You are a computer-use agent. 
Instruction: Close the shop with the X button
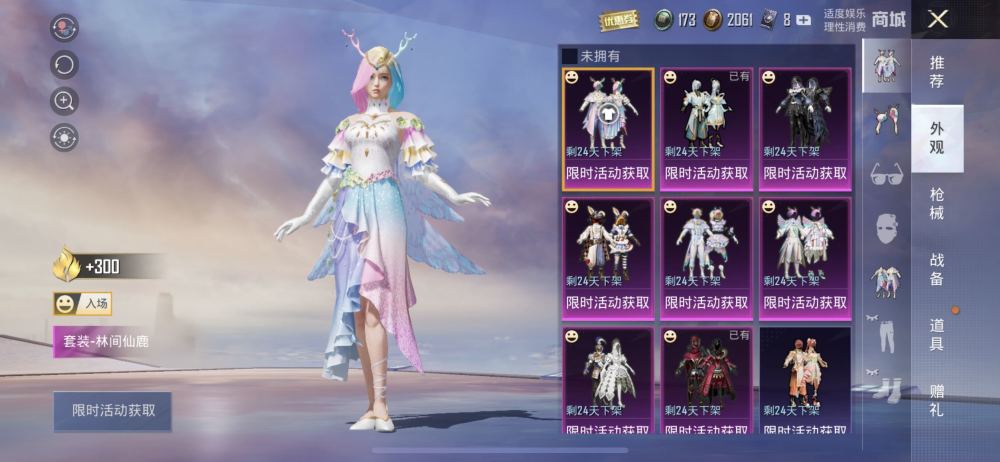coord(937,19)
